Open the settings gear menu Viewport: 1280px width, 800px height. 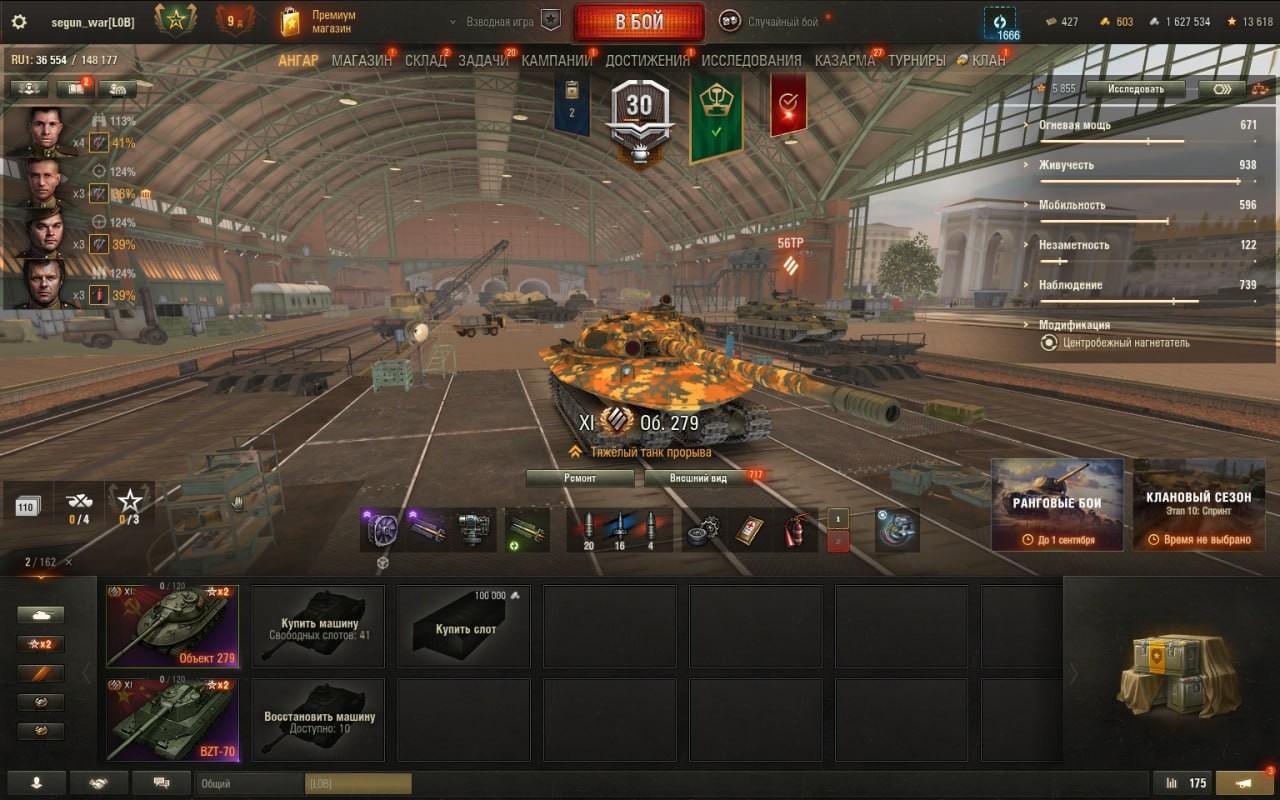point(18,22)
